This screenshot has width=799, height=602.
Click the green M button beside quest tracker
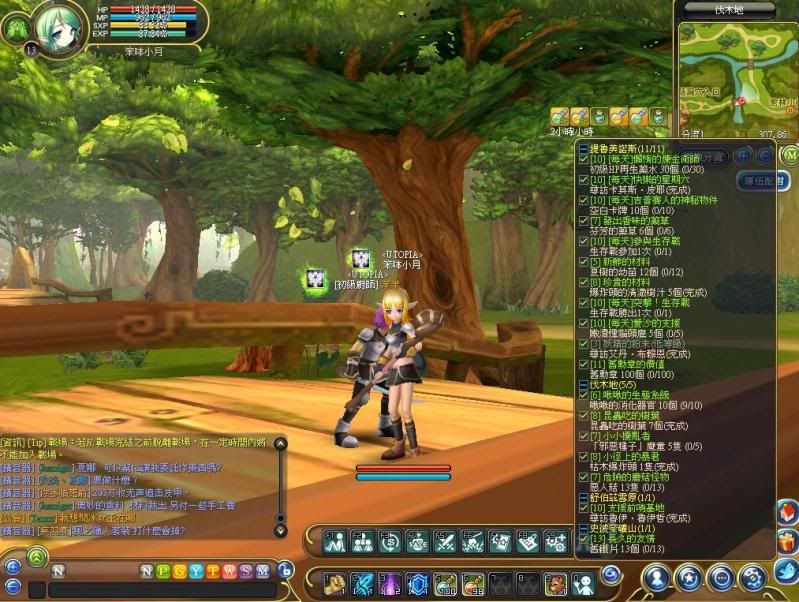coord(789,155)
